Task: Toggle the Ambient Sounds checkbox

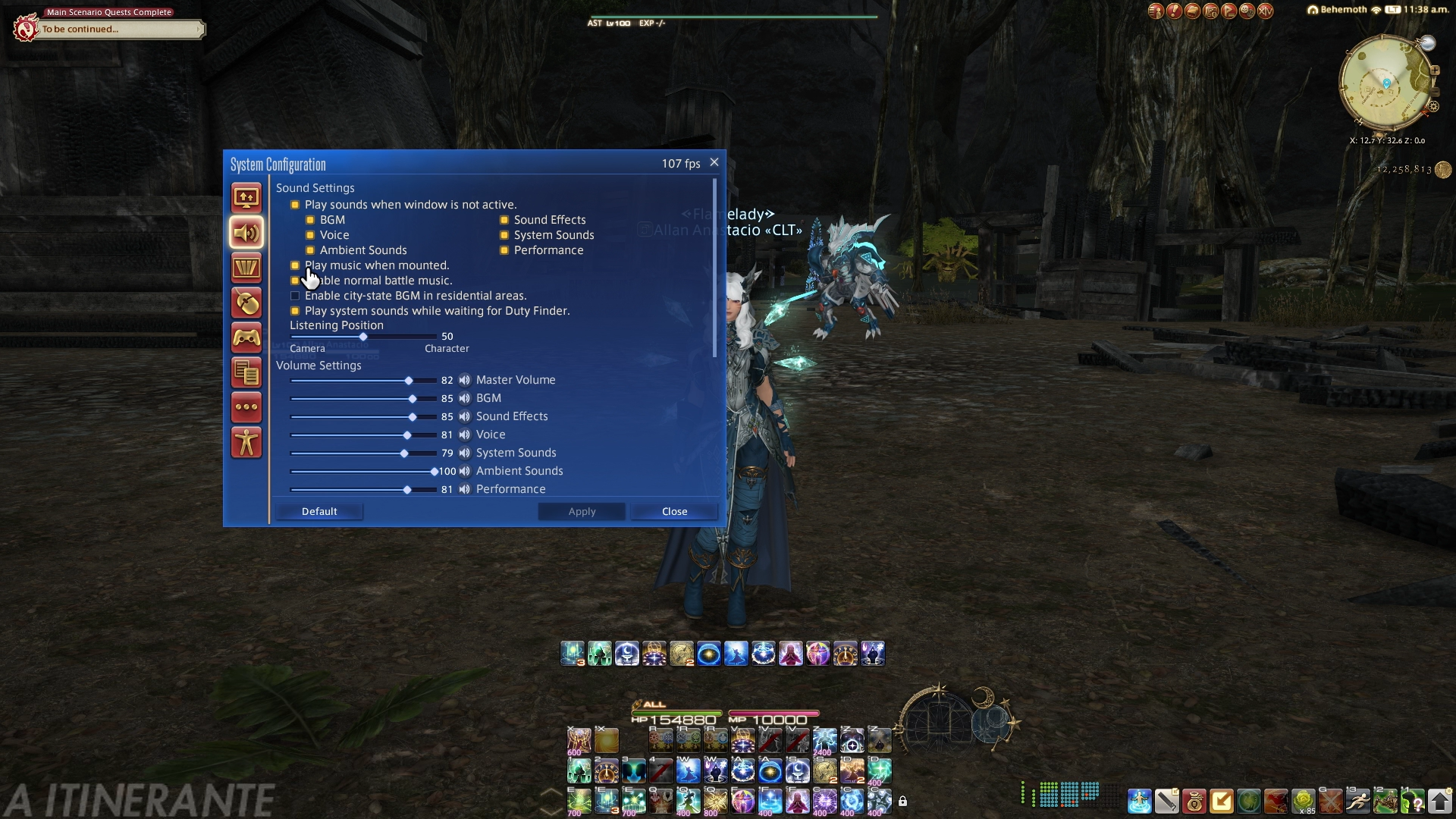Action: point(310,250)
